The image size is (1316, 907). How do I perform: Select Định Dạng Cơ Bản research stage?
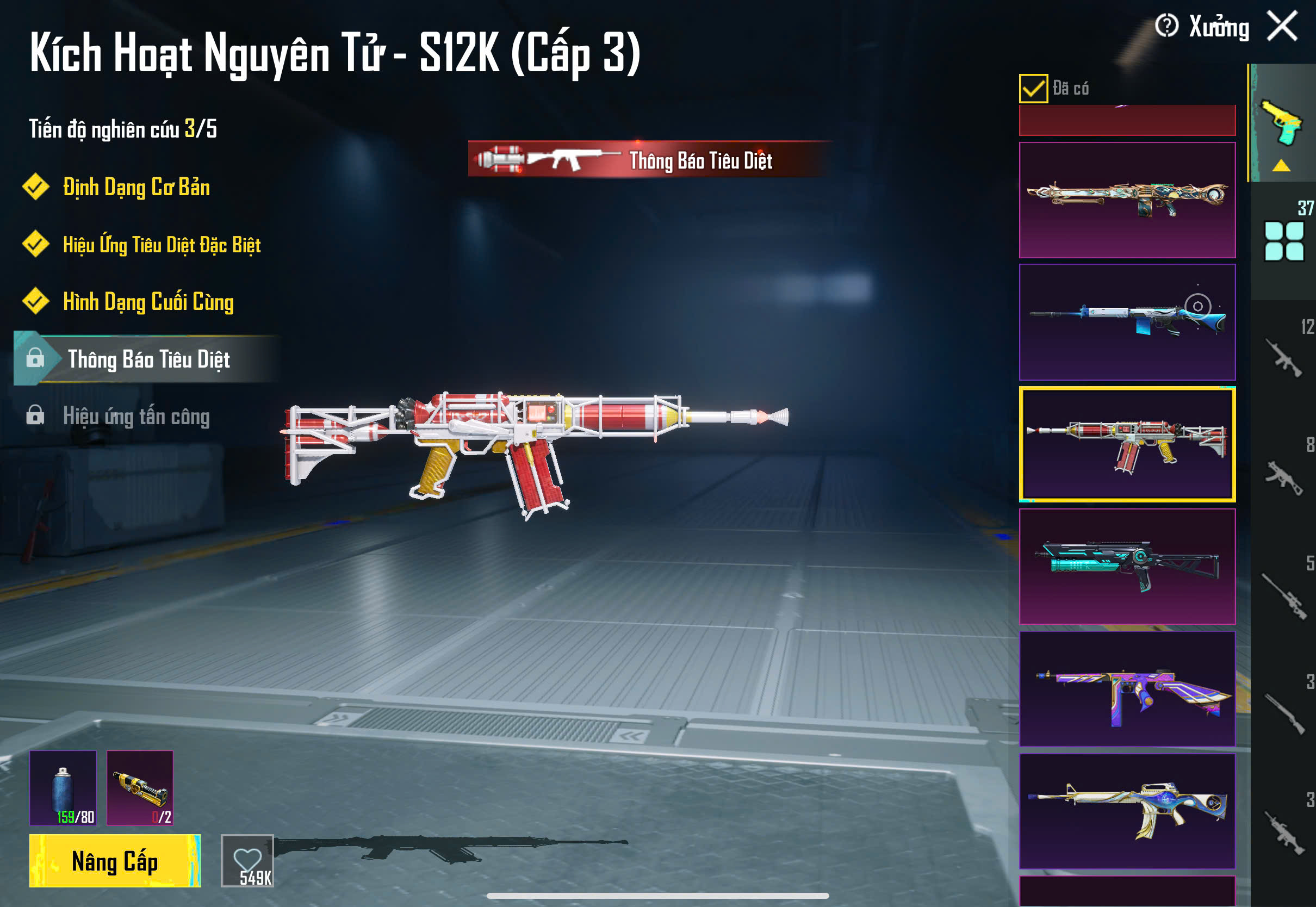pos(136,188)
